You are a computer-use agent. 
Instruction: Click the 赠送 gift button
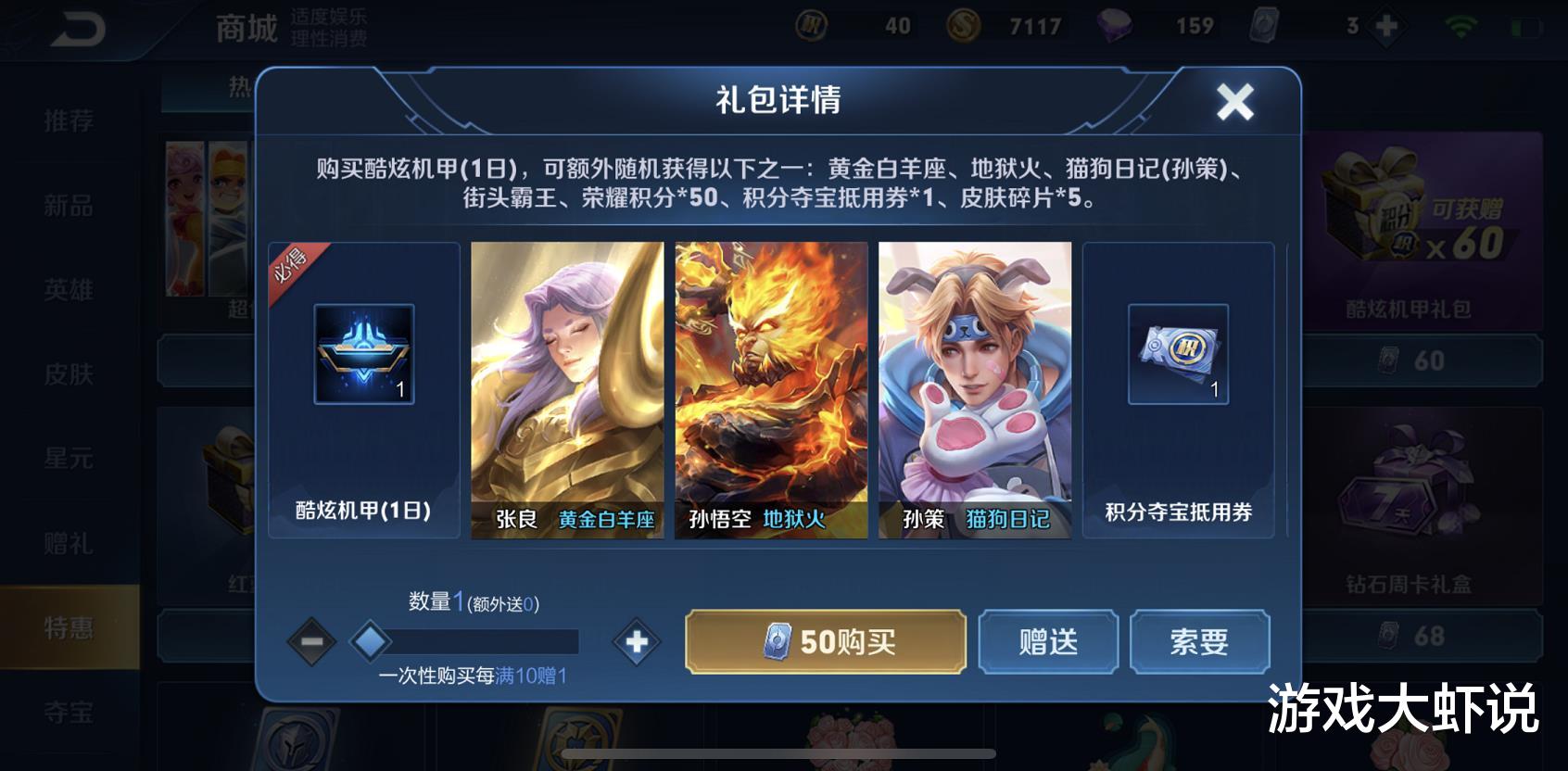pyautogui.click(x=1047, y=640)
